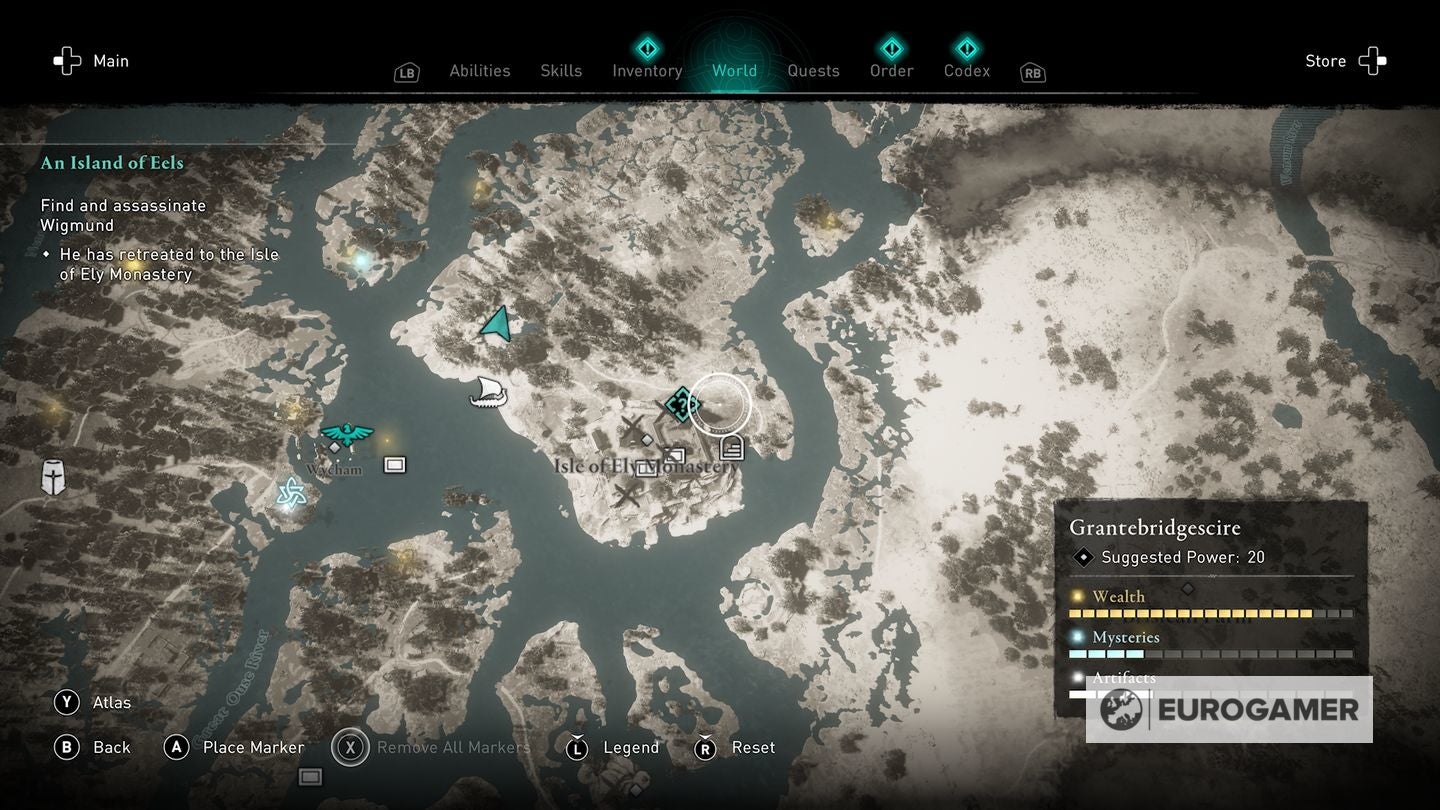
Task: Select the Wealth progress row
Action: point(1210,604)
